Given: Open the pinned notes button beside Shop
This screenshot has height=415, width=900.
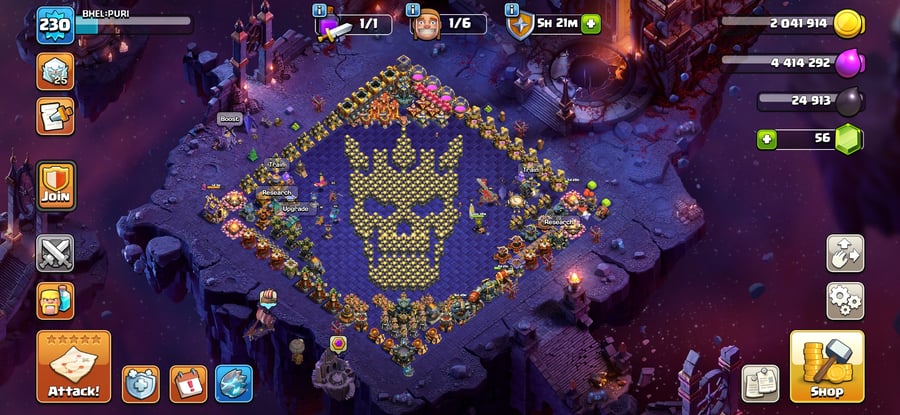Looking at the screenshot, I should tap(760, 383).
